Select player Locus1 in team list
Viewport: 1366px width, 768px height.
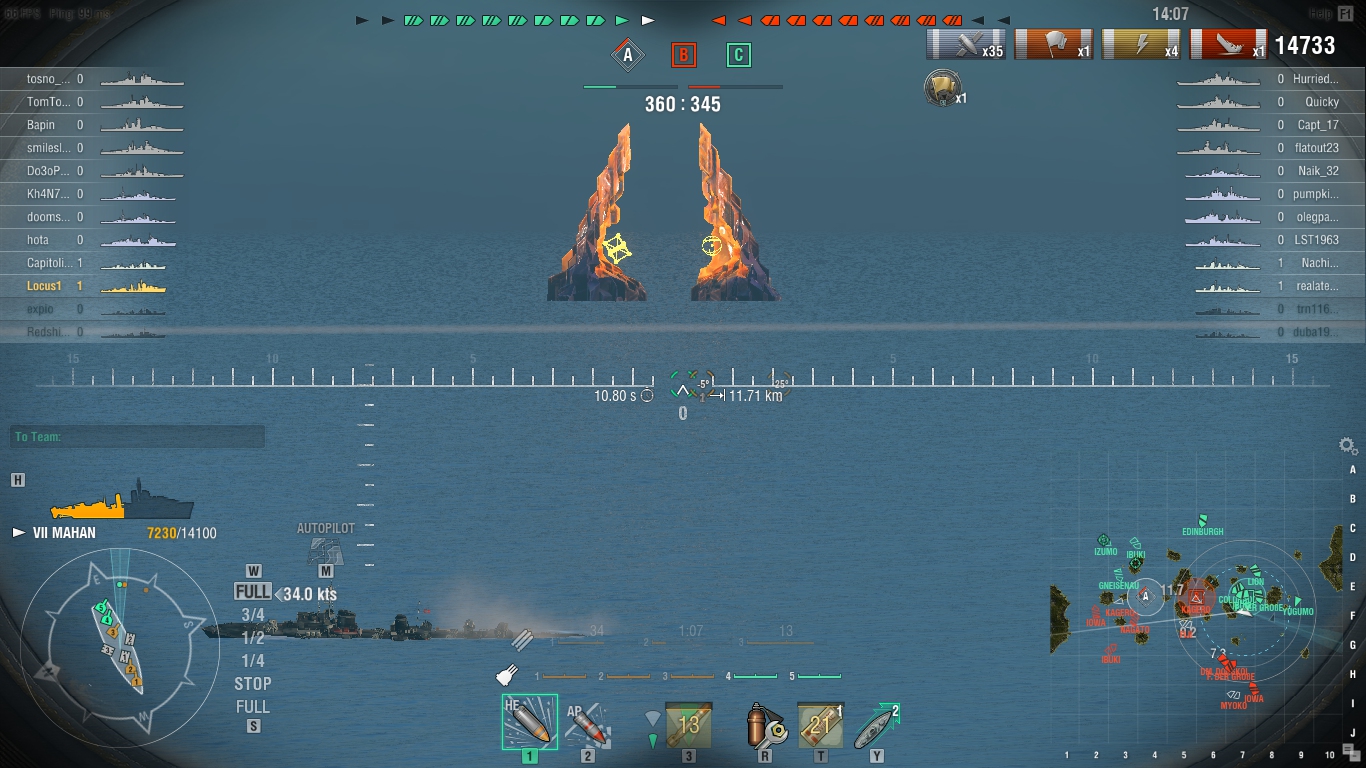pyautogui.click(x=45, y=286)
